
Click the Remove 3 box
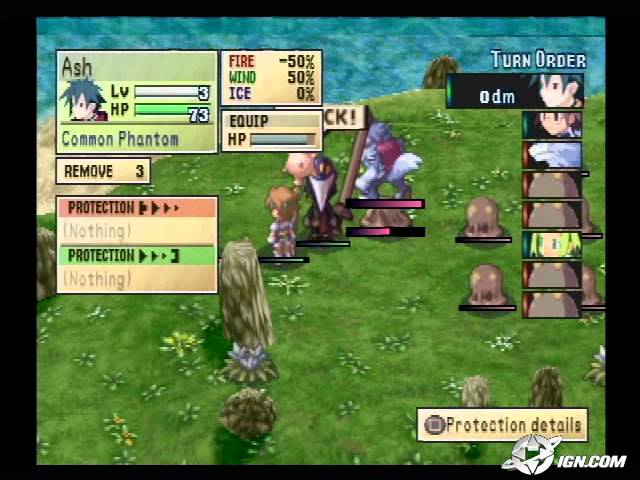tap(104, 171)
